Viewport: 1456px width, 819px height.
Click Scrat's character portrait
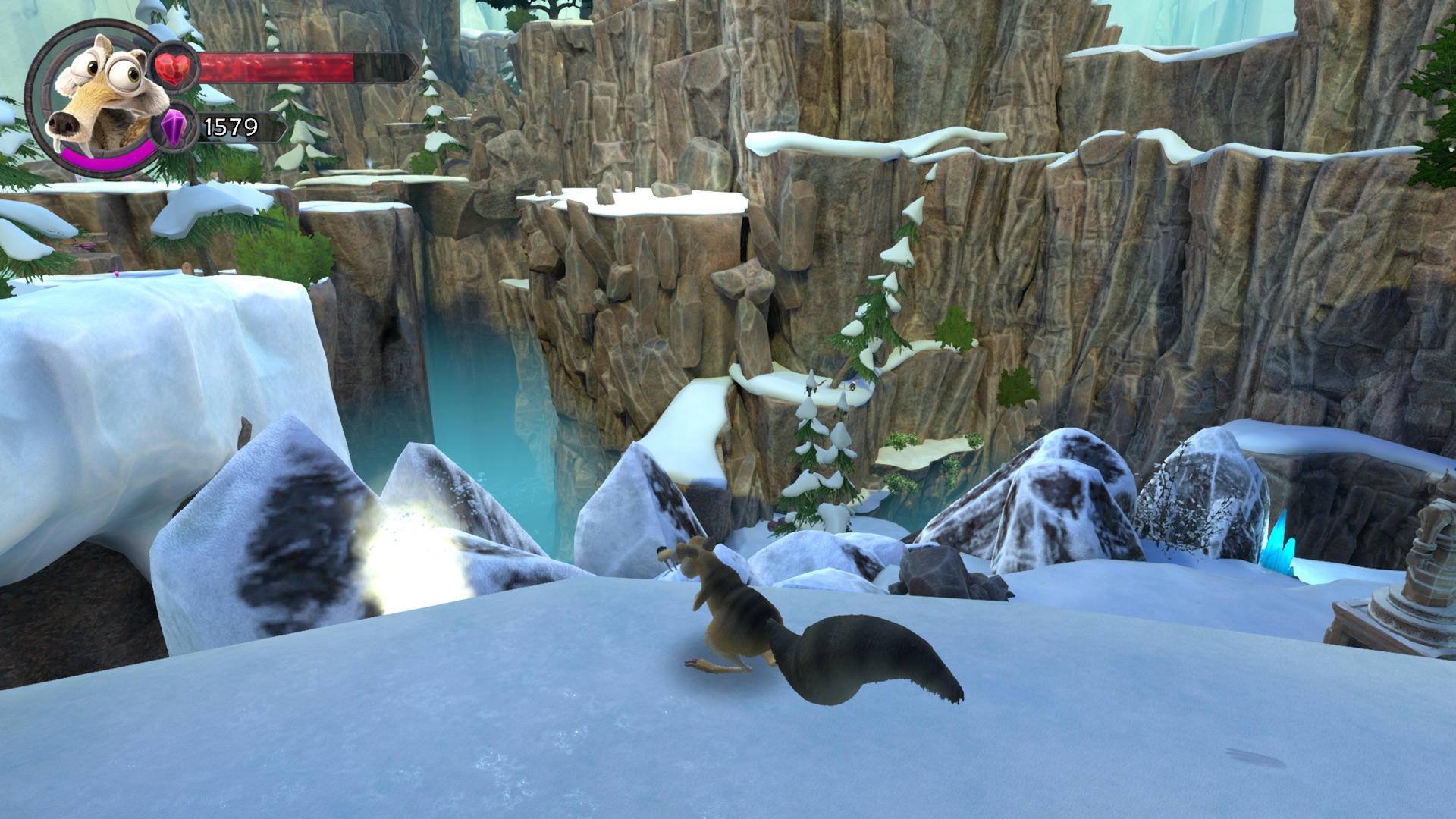click(x=102, y=95)
